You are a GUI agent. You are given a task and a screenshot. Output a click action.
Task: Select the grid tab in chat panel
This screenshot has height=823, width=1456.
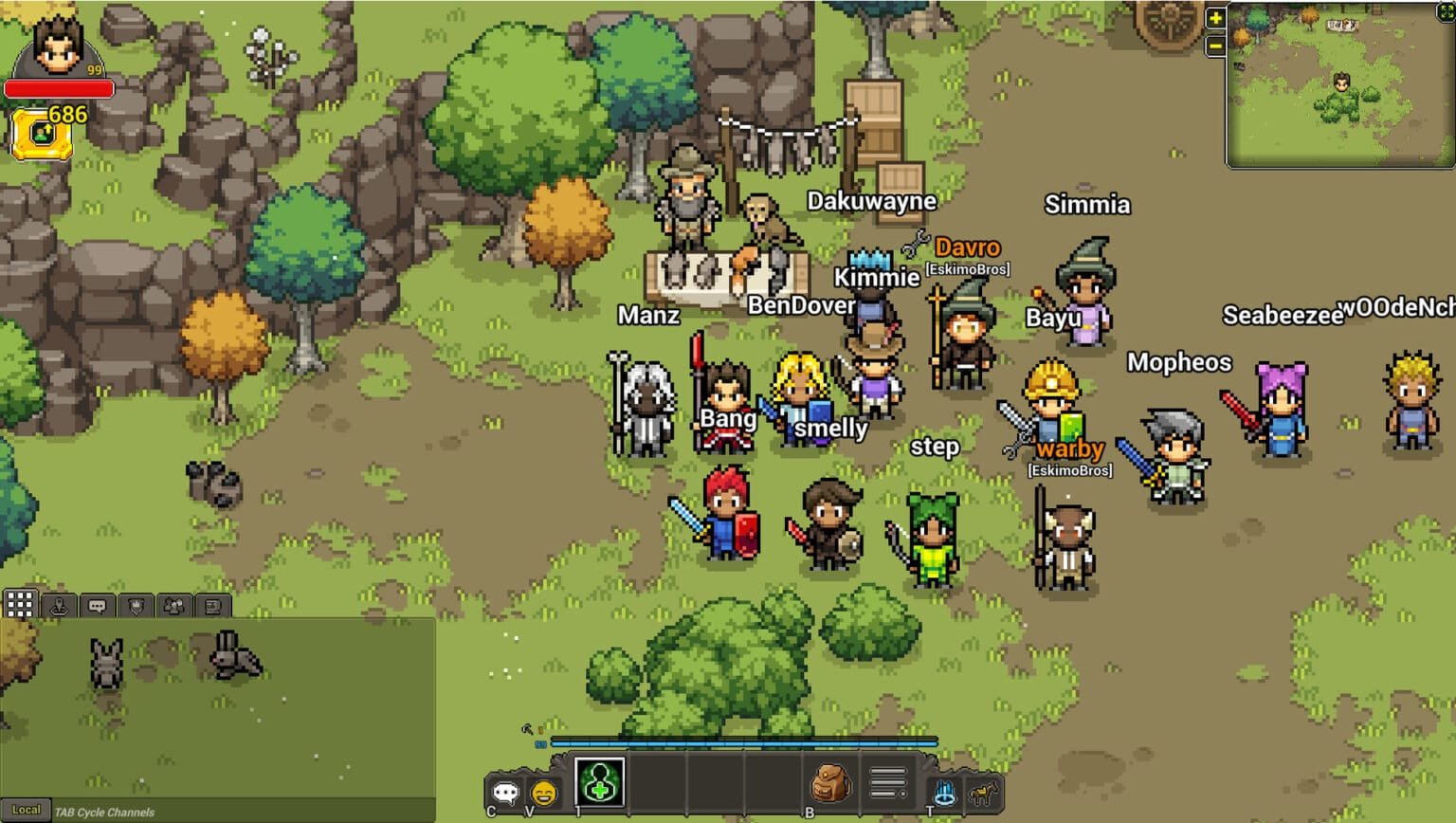coord(20,603)
